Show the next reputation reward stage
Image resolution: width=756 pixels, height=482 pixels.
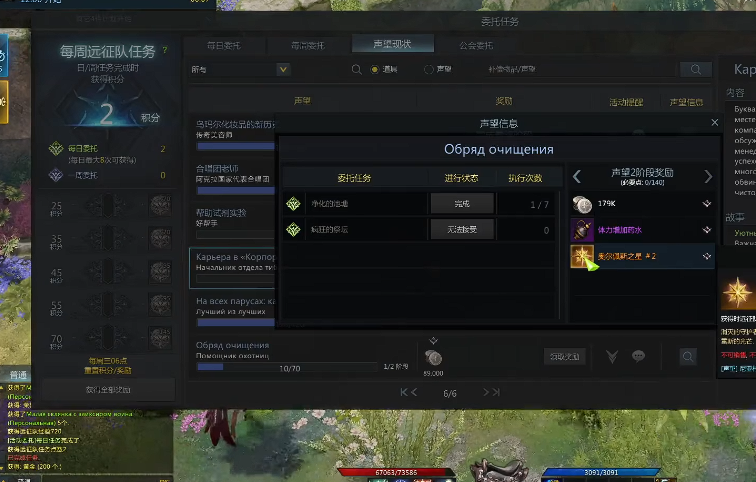(708, 176)
